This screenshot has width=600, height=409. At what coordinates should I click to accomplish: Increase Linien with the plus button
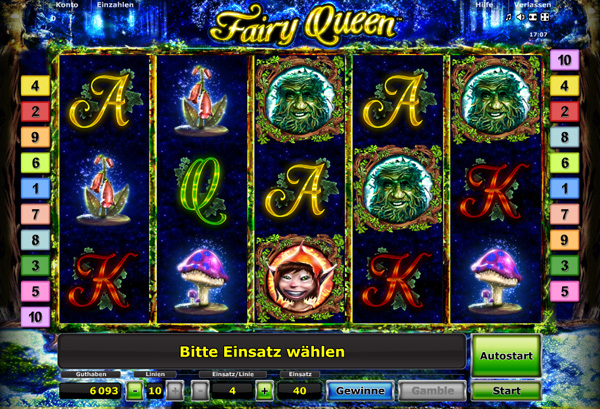point(175,390)
